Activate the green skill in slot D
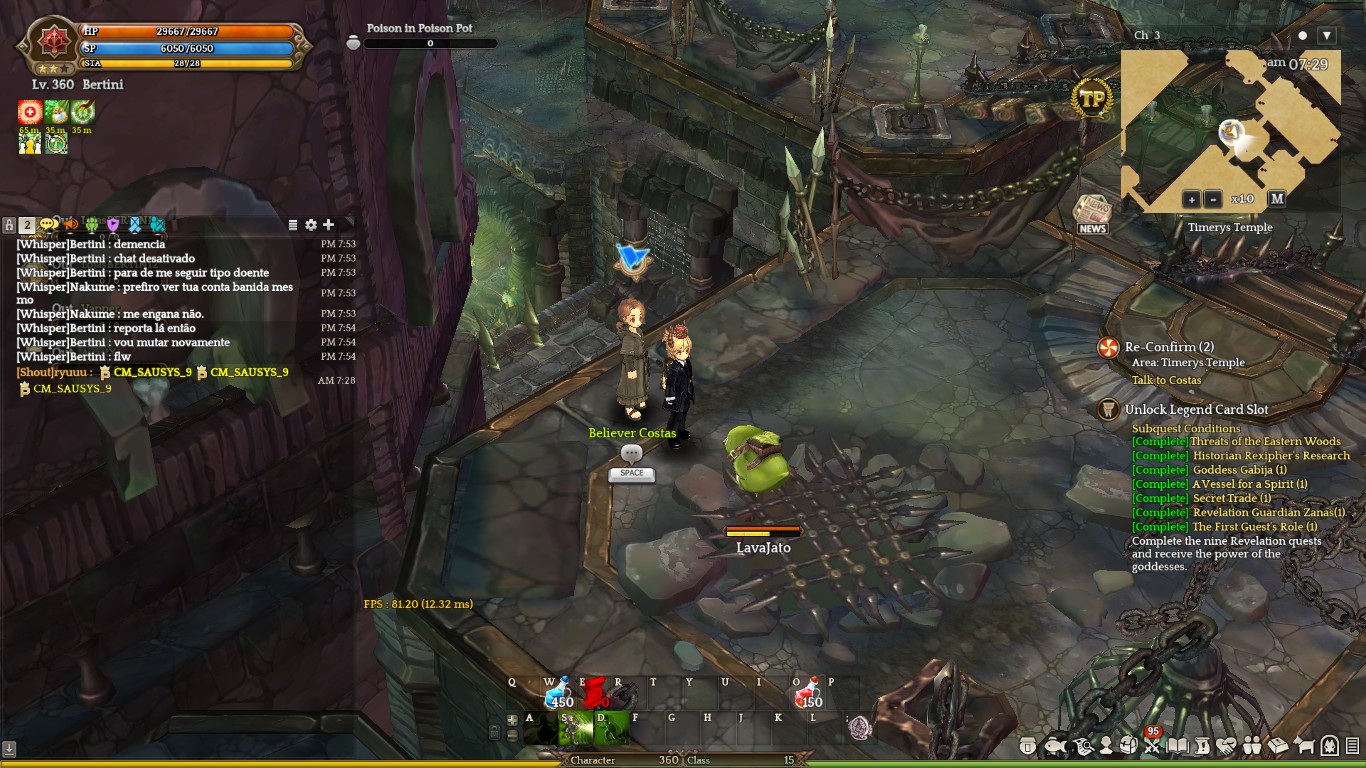The width and height of the screenshot is (1366, 768). click(612, 728)
